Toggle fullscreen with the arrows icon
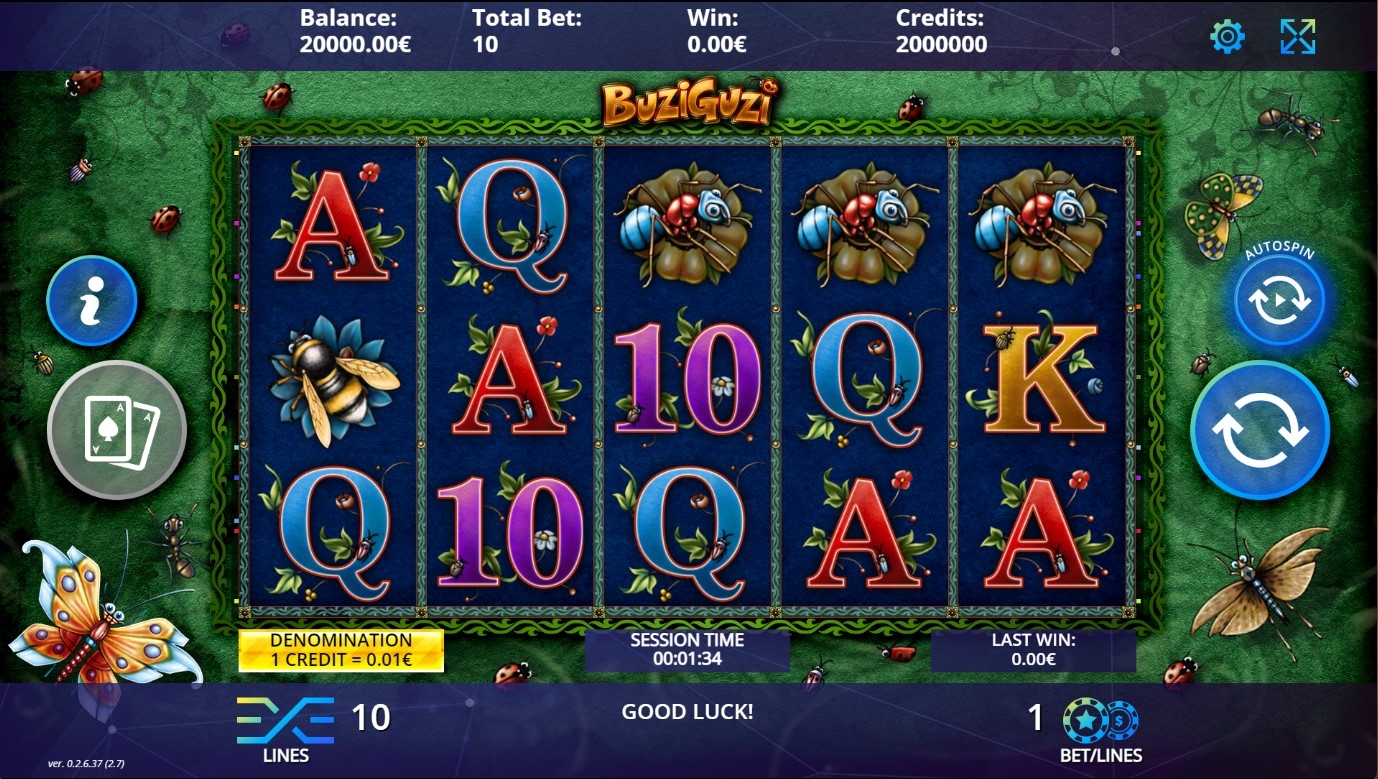1378x779 pixels. (1298, 37)
